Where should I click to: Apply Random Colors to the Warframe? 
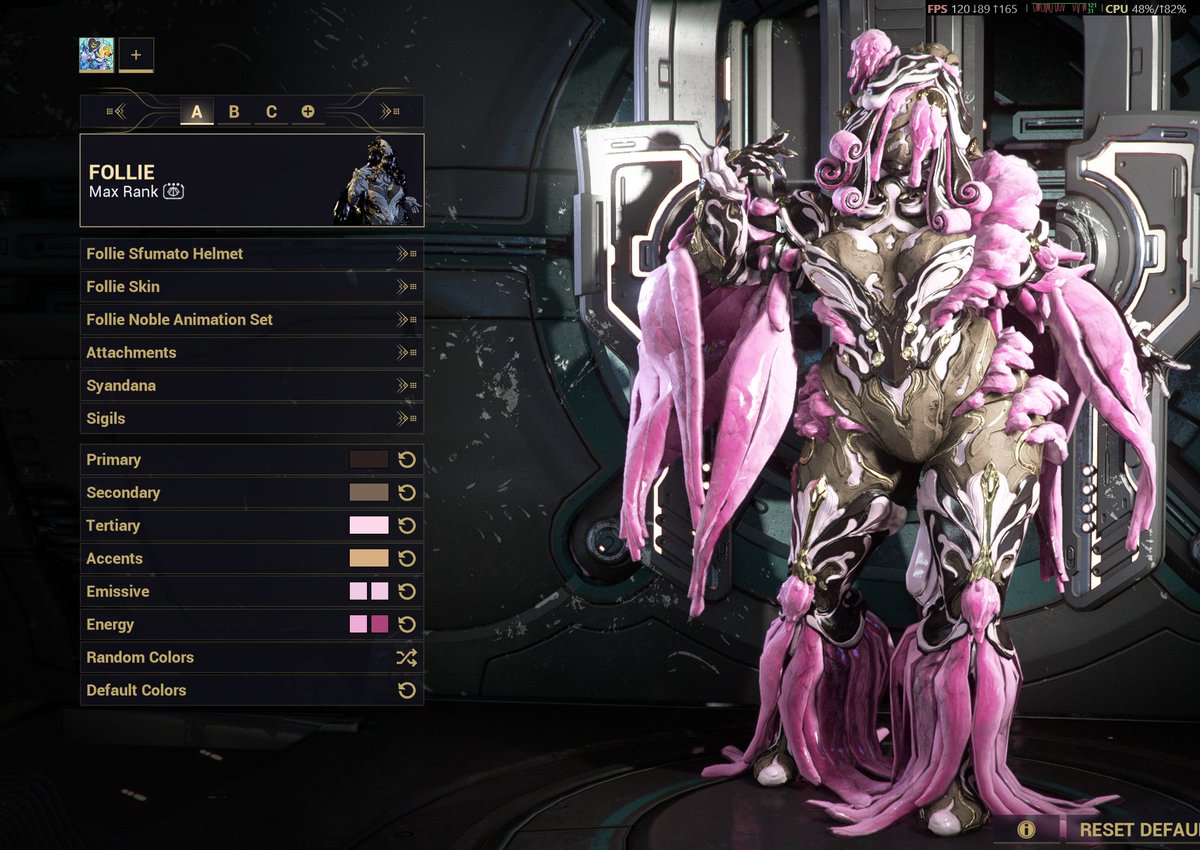[x=251, y=658]
